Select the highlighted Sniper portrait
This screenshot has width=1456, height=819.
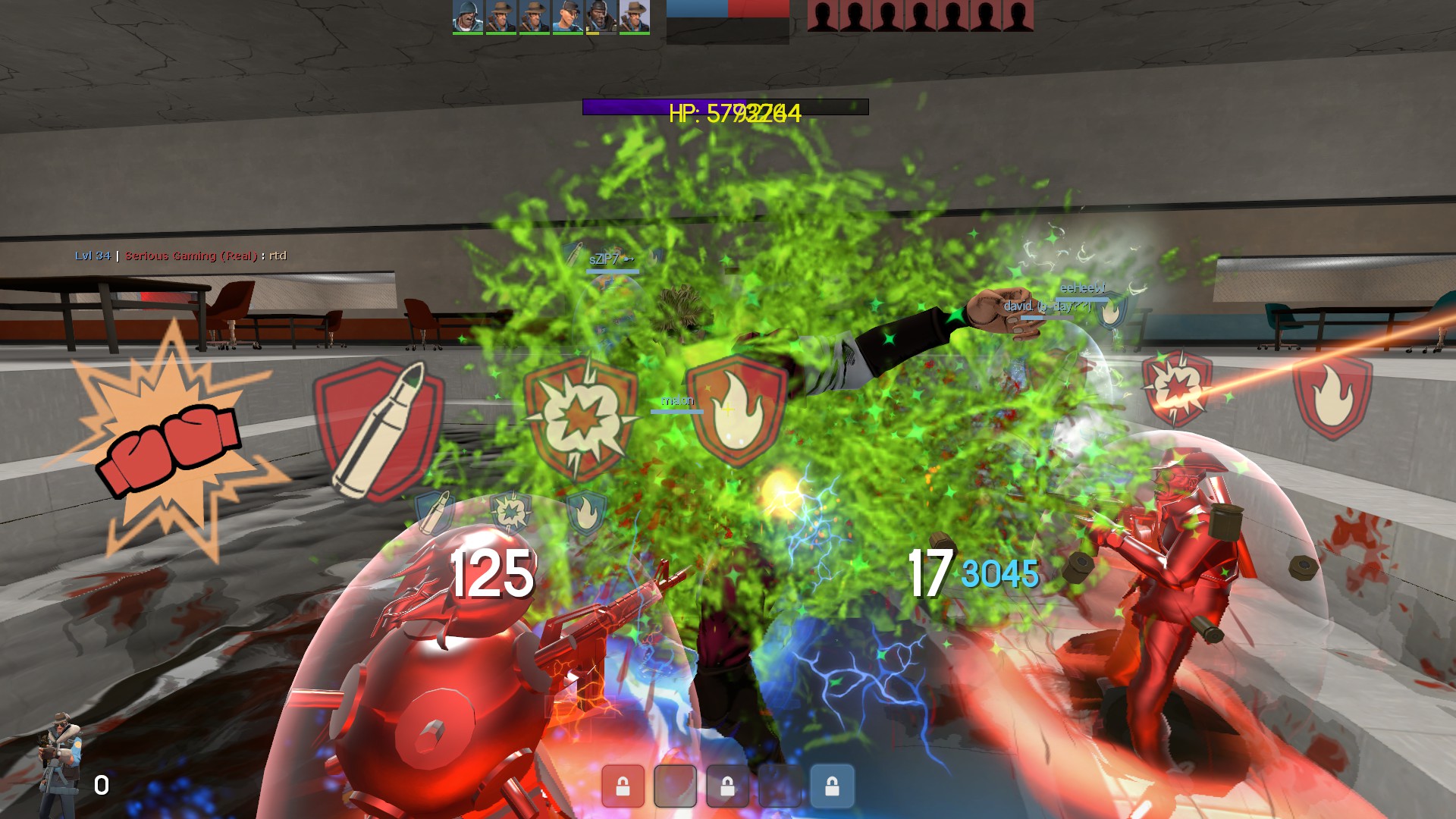point(635,17)
